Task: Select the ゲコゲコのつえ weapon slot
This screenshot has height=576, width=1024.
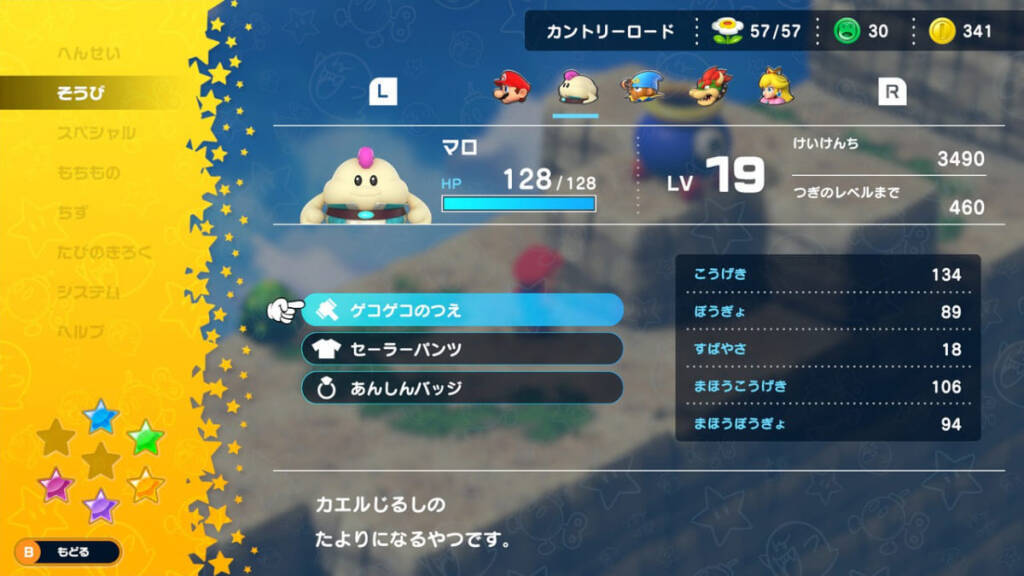Action: tap(462, 310)
